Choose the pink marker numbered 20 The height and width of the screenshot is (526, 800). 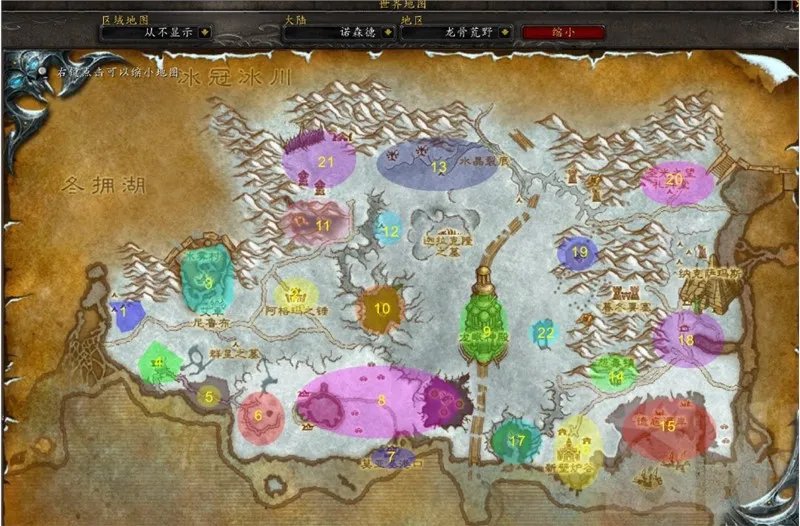(x=677, y=181)
